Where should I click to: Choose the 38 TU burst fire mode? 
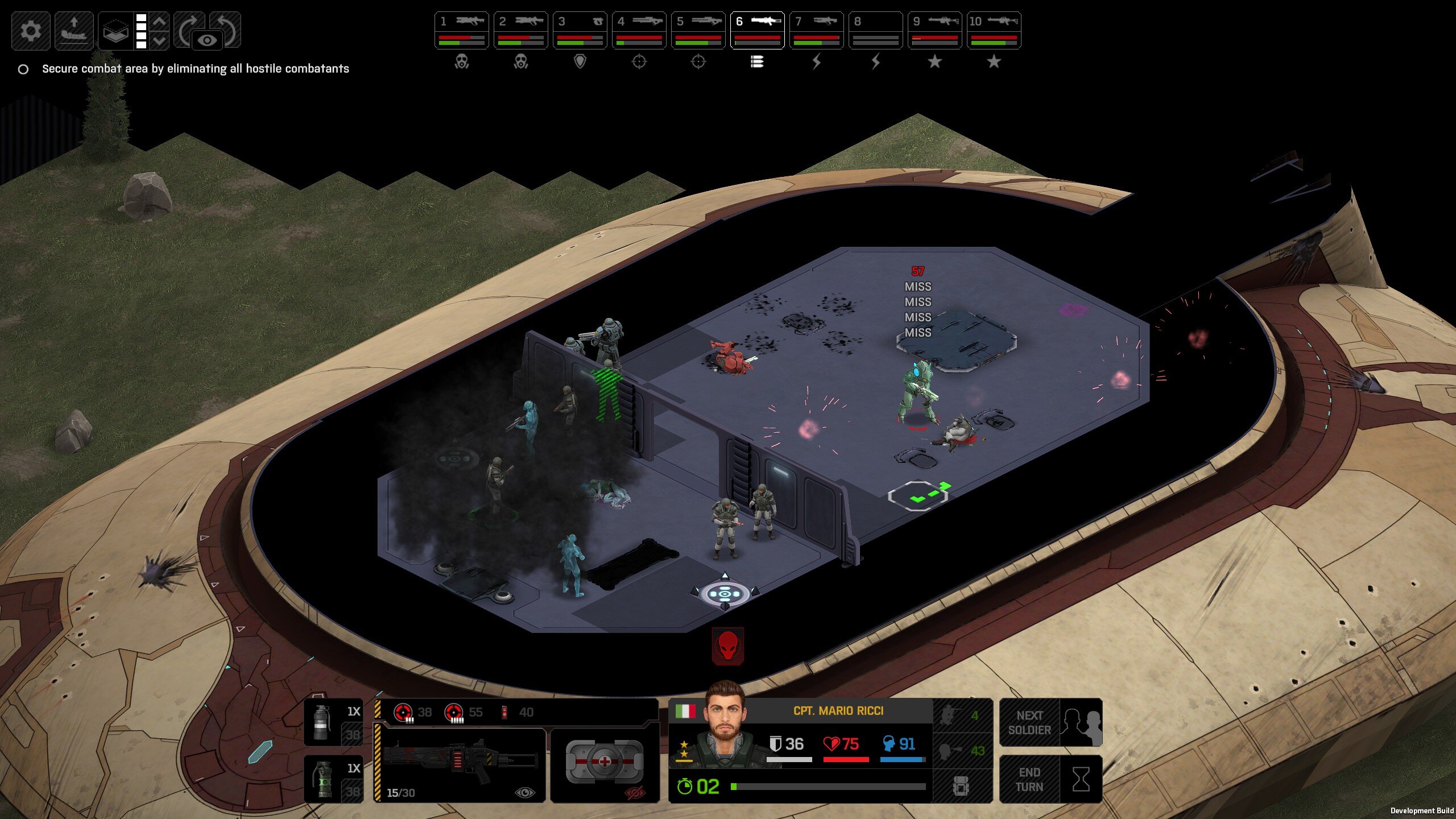pyautogui.click(x=413, y=712)
